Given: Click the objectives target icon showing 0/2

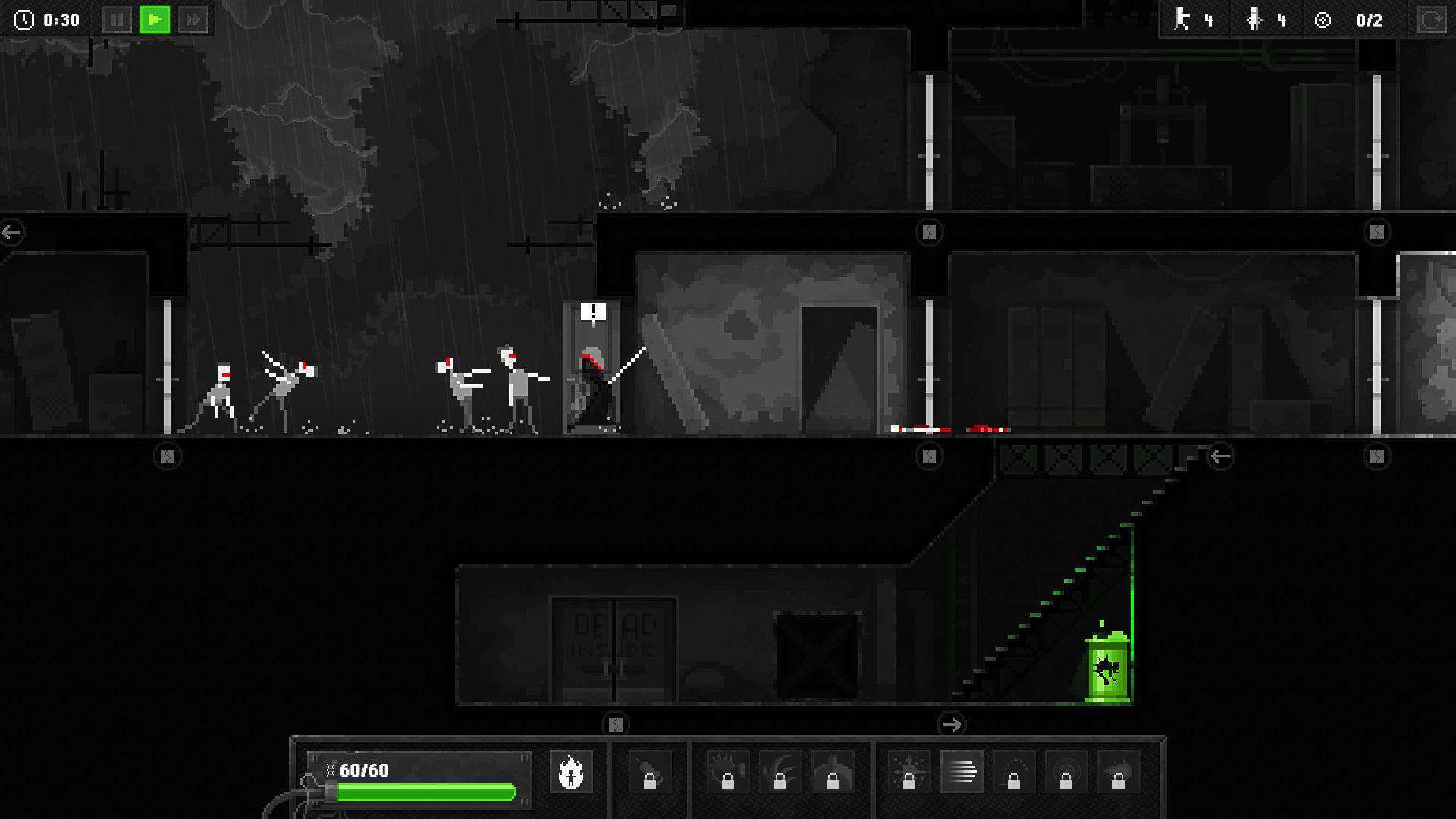Looking at the screenshot, I should [x=1323, y=20].
